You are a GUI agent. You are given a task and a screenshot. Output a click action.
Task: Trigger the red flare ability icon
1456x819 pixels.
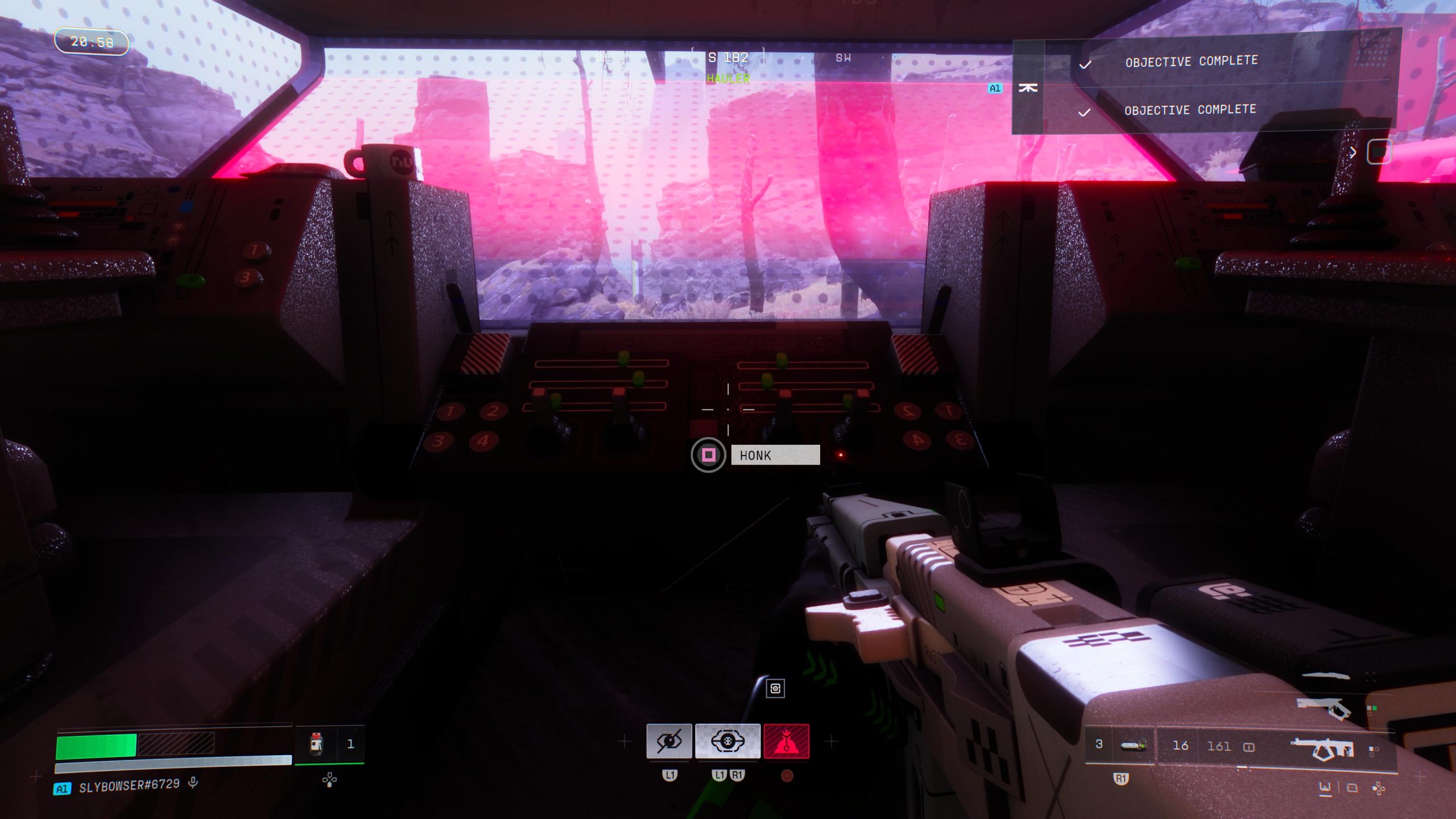click(x=787, y=743)
